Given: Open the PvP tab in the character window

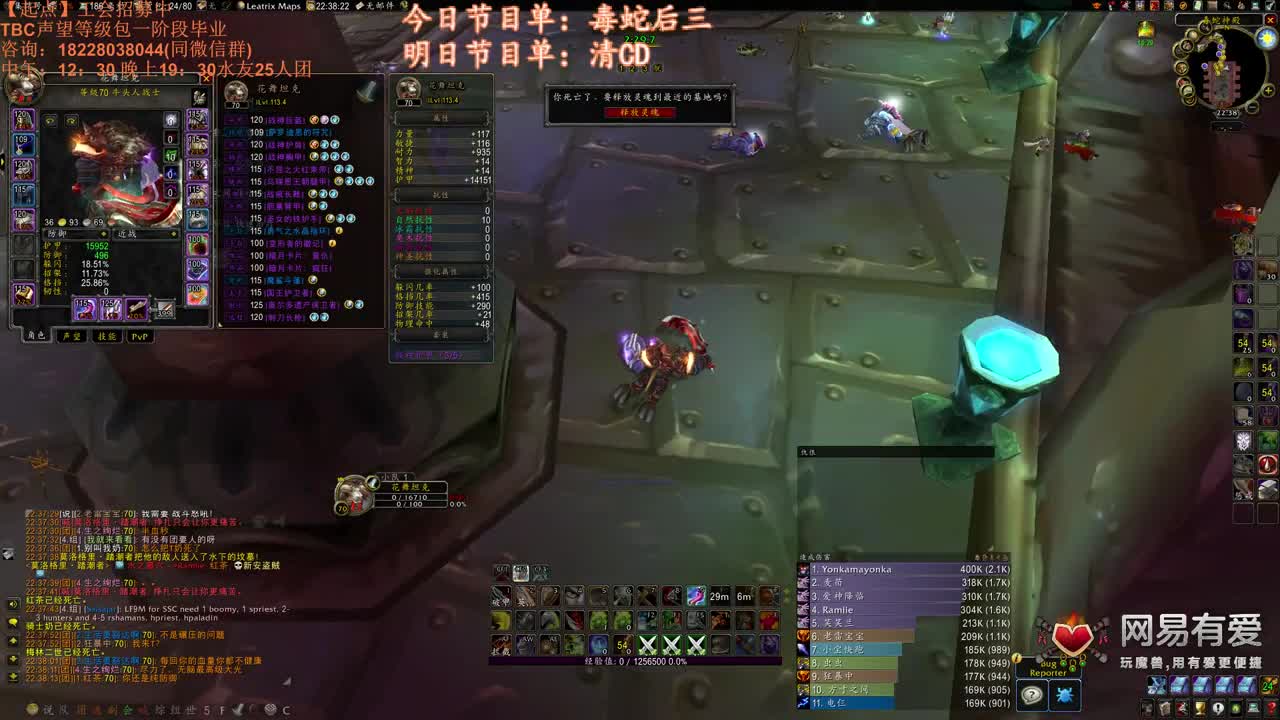Looking at the screenshot, I should click(140, 336).
